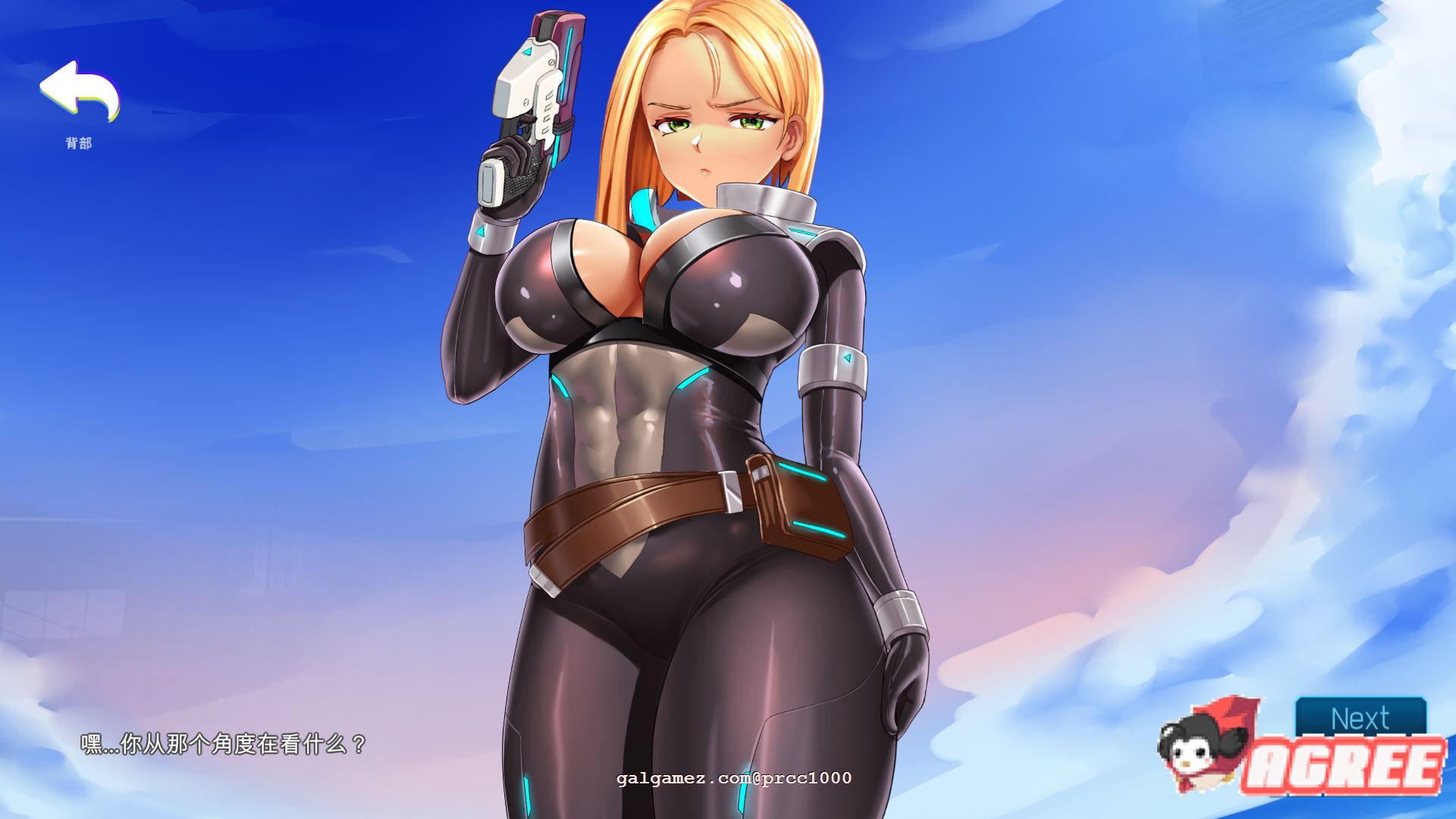Select the dialogue line 嘿...你从那个角度在看什么？
Viewport: 1456px width, 819px height.
click(222, 743)
